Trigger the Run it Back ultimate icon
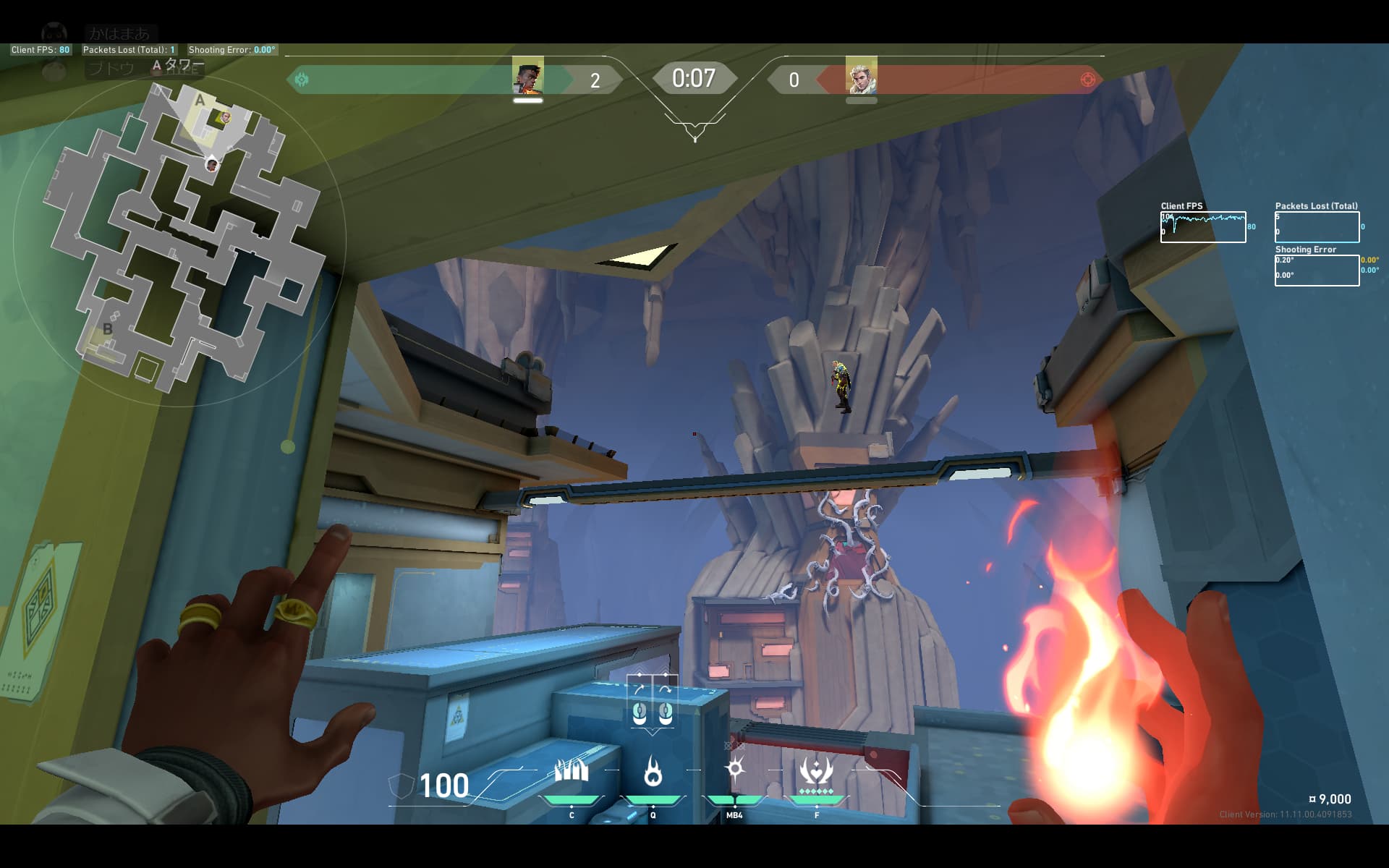 point(817,772)
